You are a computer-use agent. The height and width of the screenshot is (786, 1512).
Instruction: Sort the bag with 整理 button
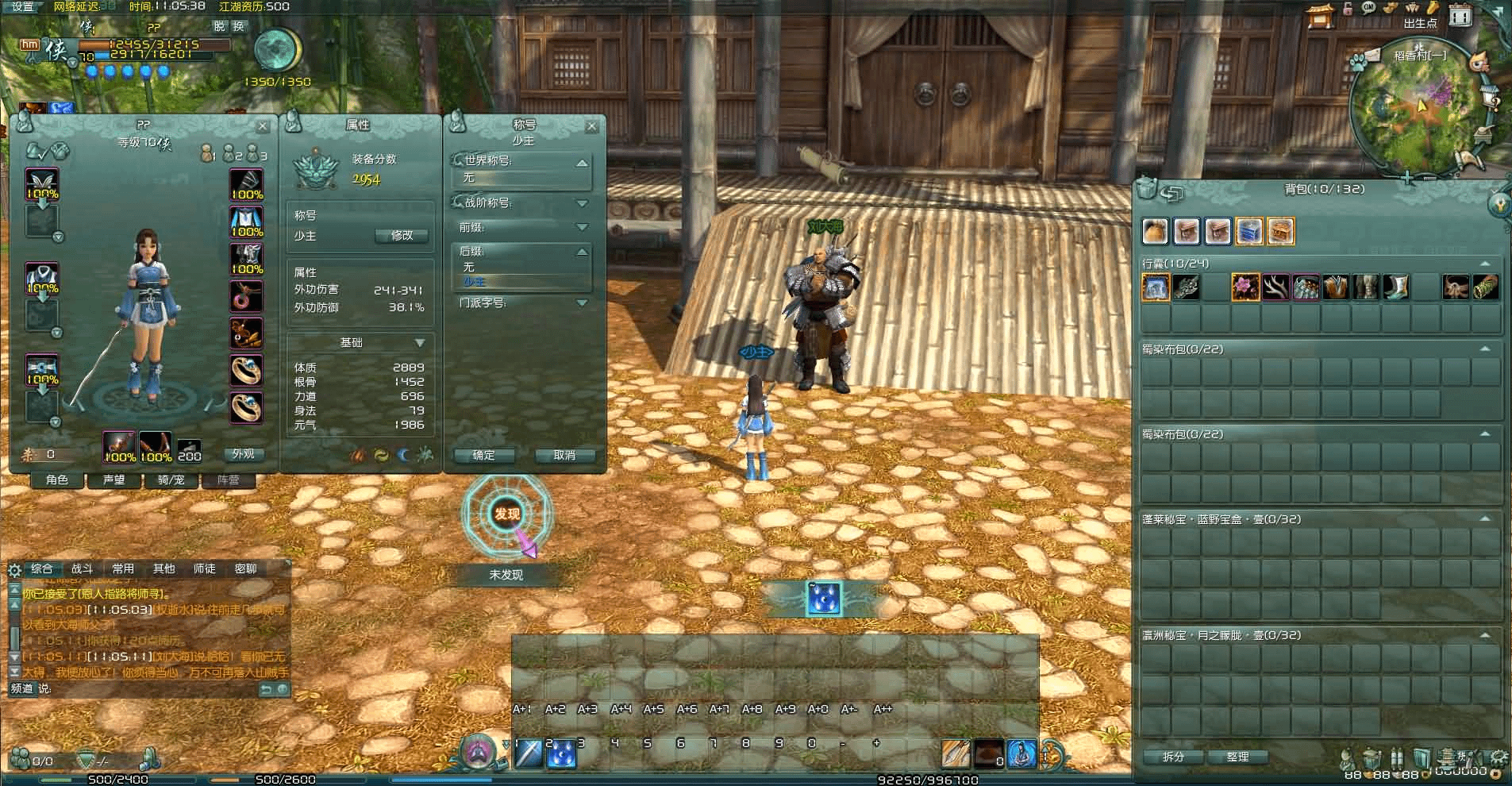(1237, 757)
